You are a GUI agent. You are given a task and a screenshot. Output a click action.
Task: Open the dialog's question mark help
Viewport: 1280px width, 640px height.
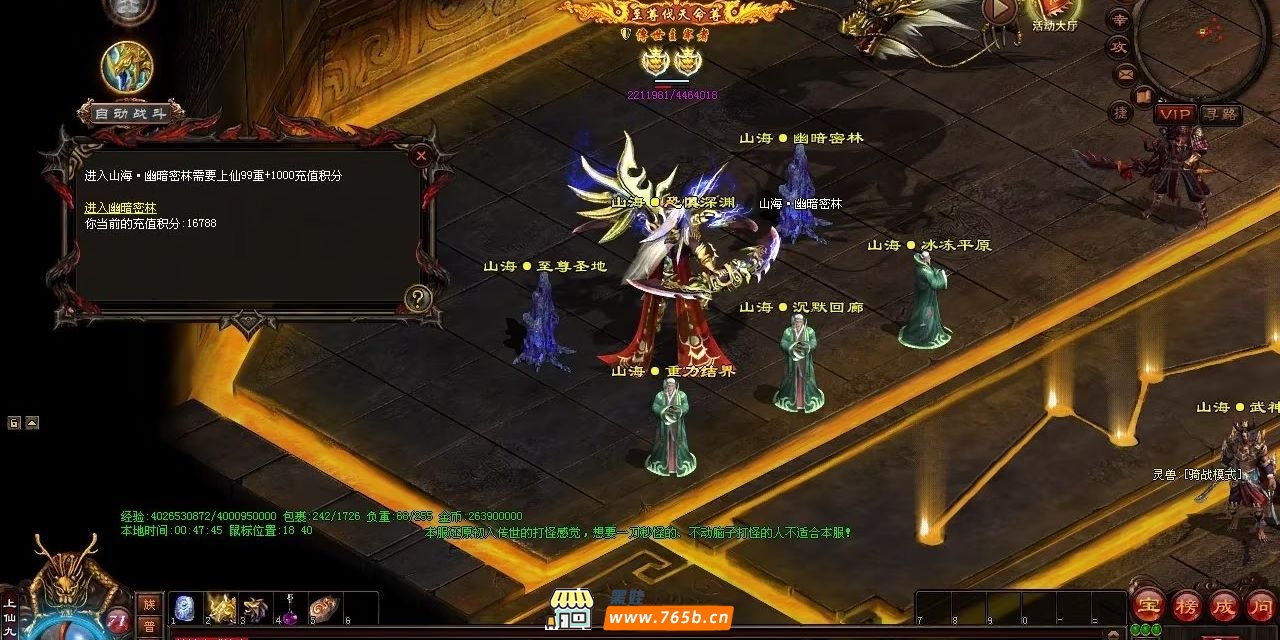point(418,297)
